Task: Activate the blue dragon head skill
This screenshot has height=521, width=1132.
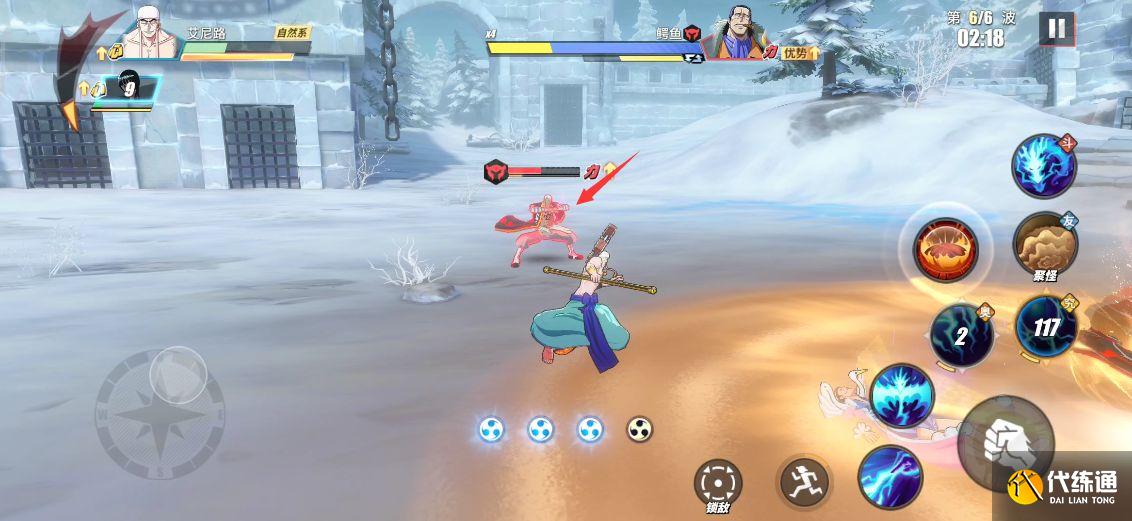Action: (x=1043, y=166)
